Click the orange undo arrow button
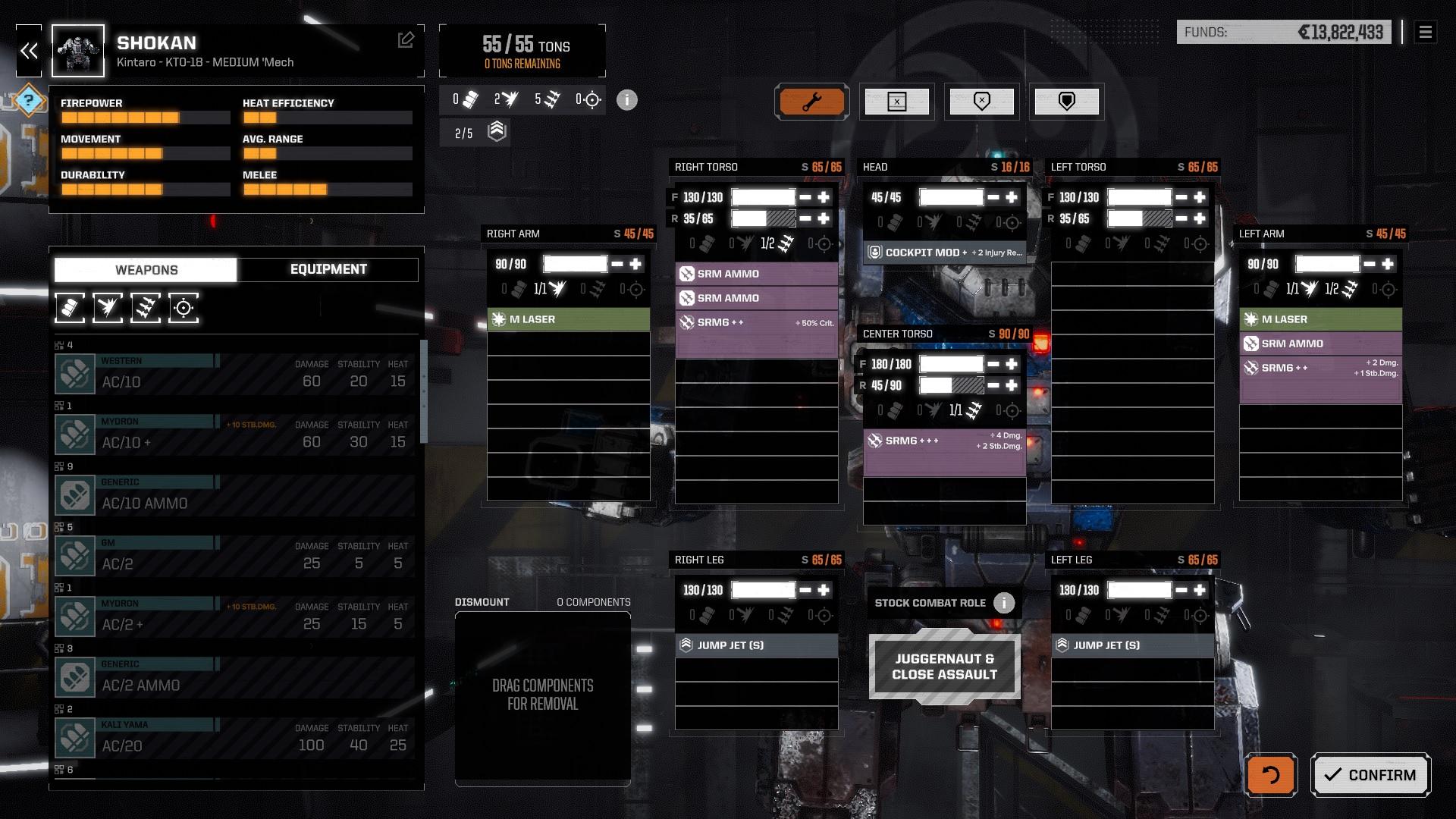The height and width of the screenshot is (819, 1456). pos(1270,775)
